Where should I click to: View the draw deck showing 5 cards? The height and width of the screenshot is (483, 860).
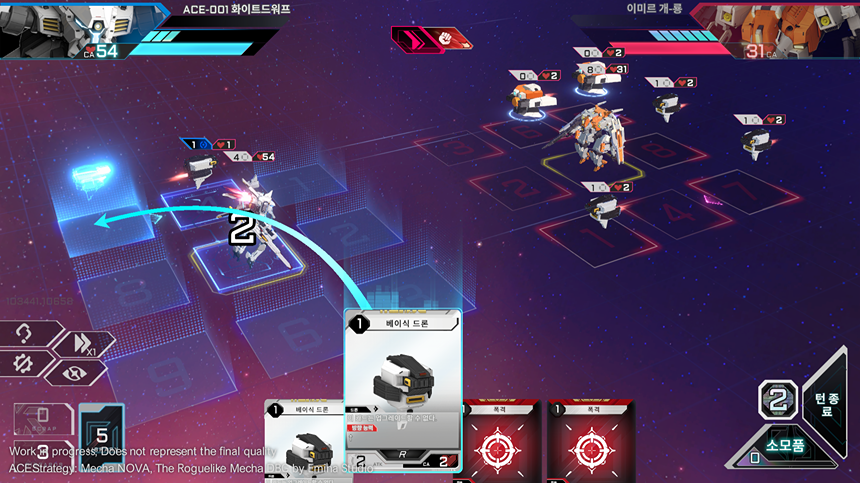[x=101, y=432]
